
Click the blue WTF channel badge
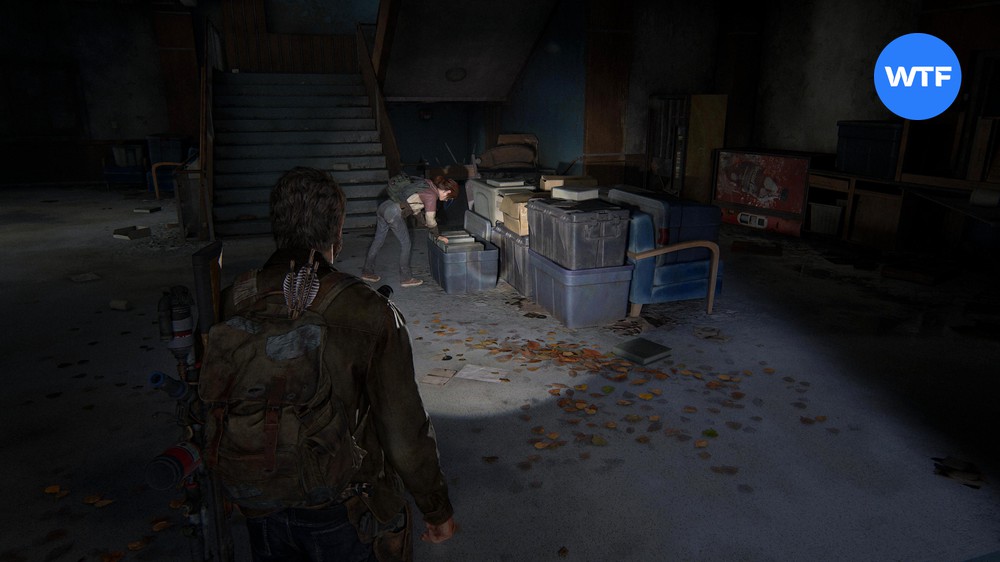[917, 76]
